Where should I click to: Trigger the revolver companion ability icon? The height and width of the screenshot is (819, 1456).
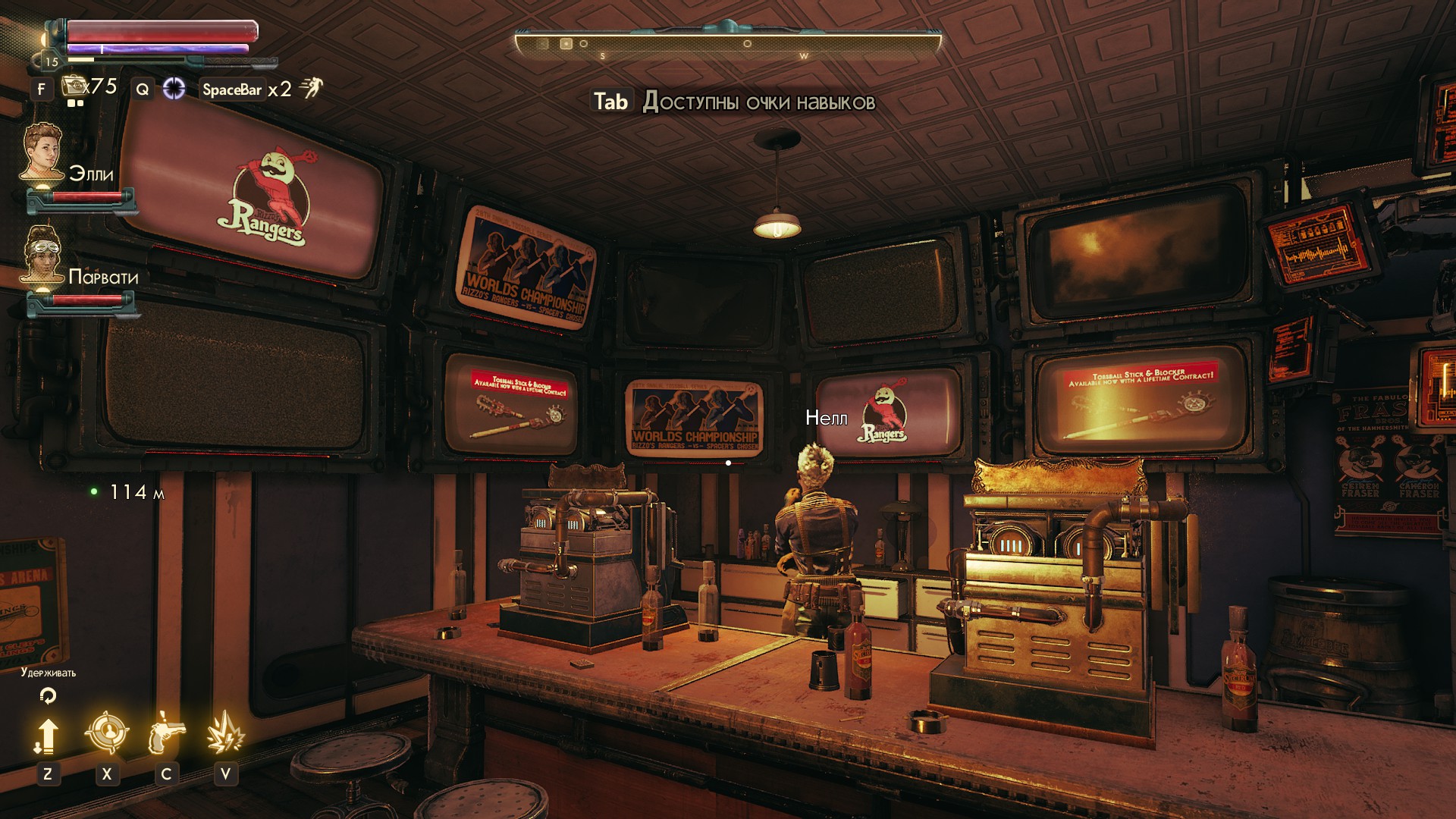167,733
